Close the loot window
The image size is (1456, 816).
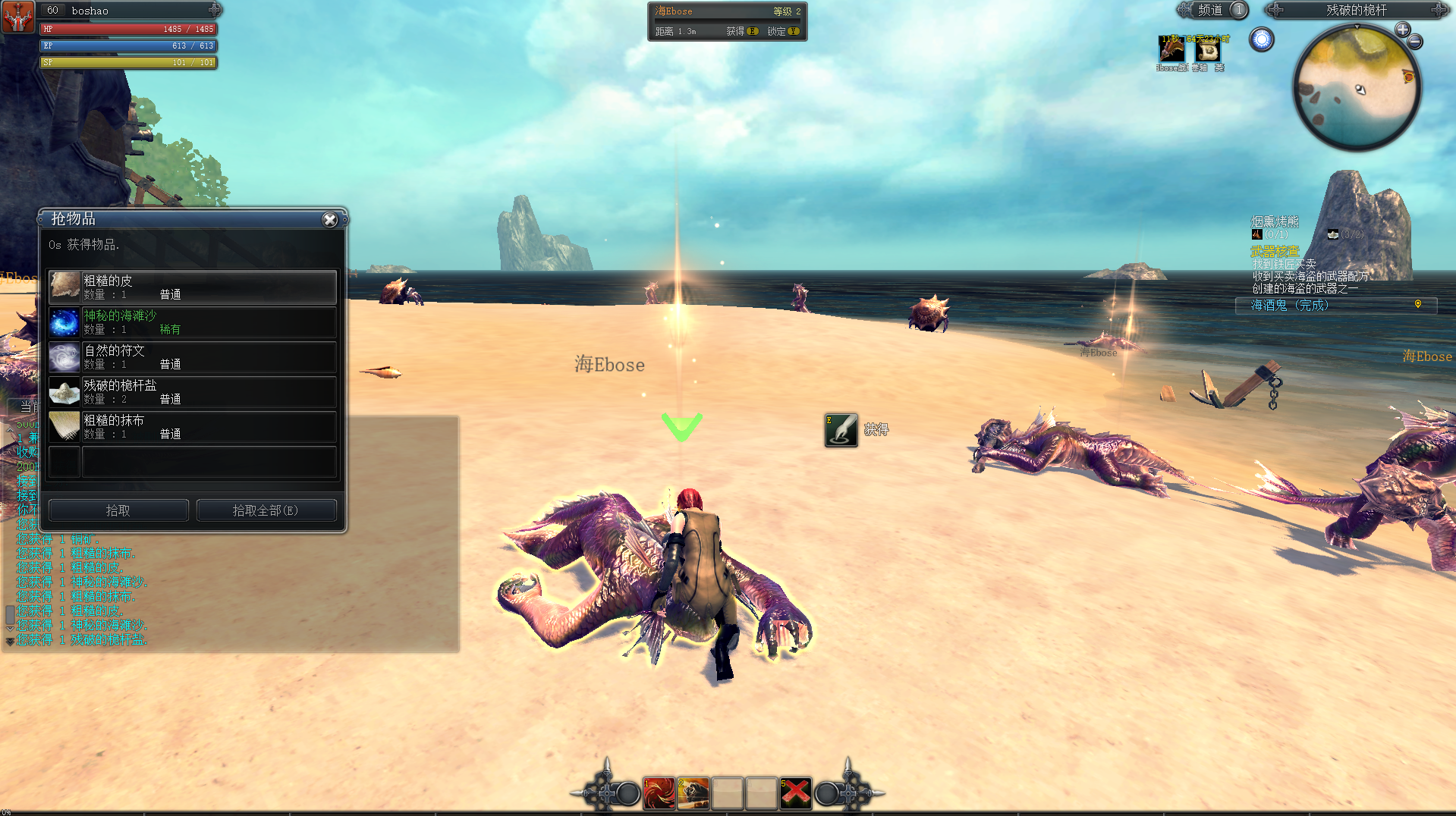[329, 220]
